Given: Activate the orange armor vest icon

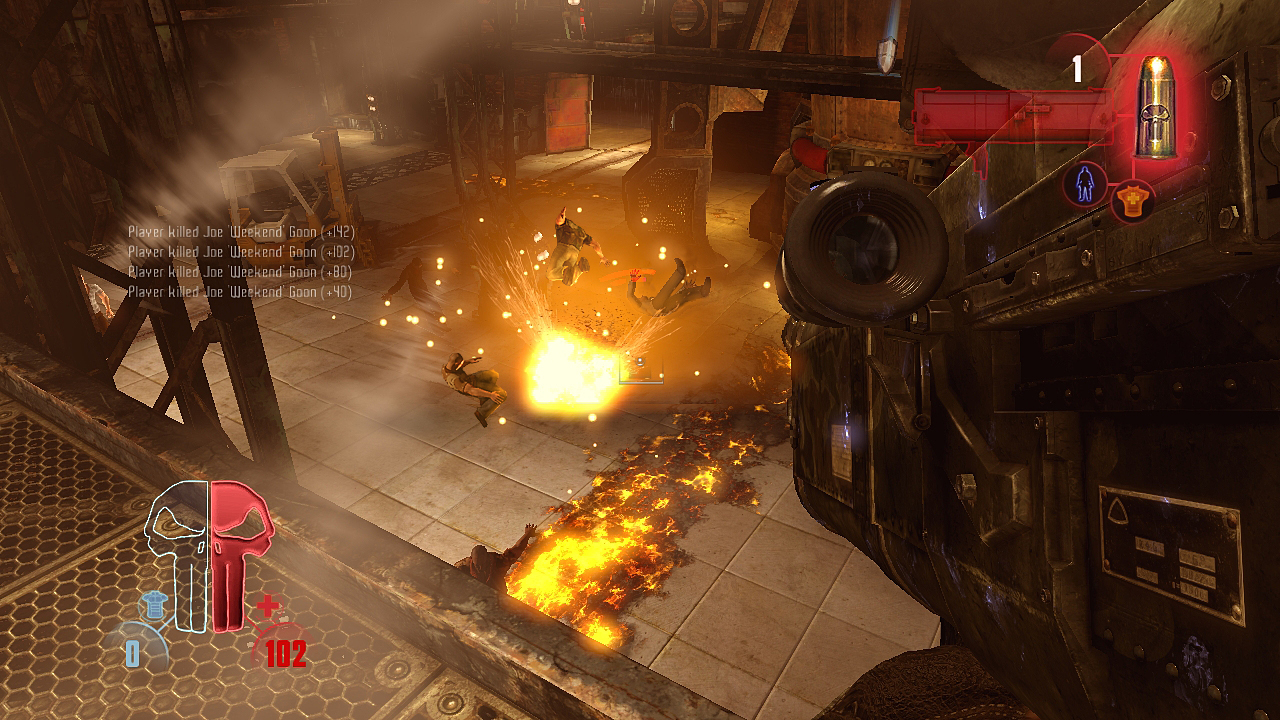Looking at the screenshot, I should tap(1133, 201).
